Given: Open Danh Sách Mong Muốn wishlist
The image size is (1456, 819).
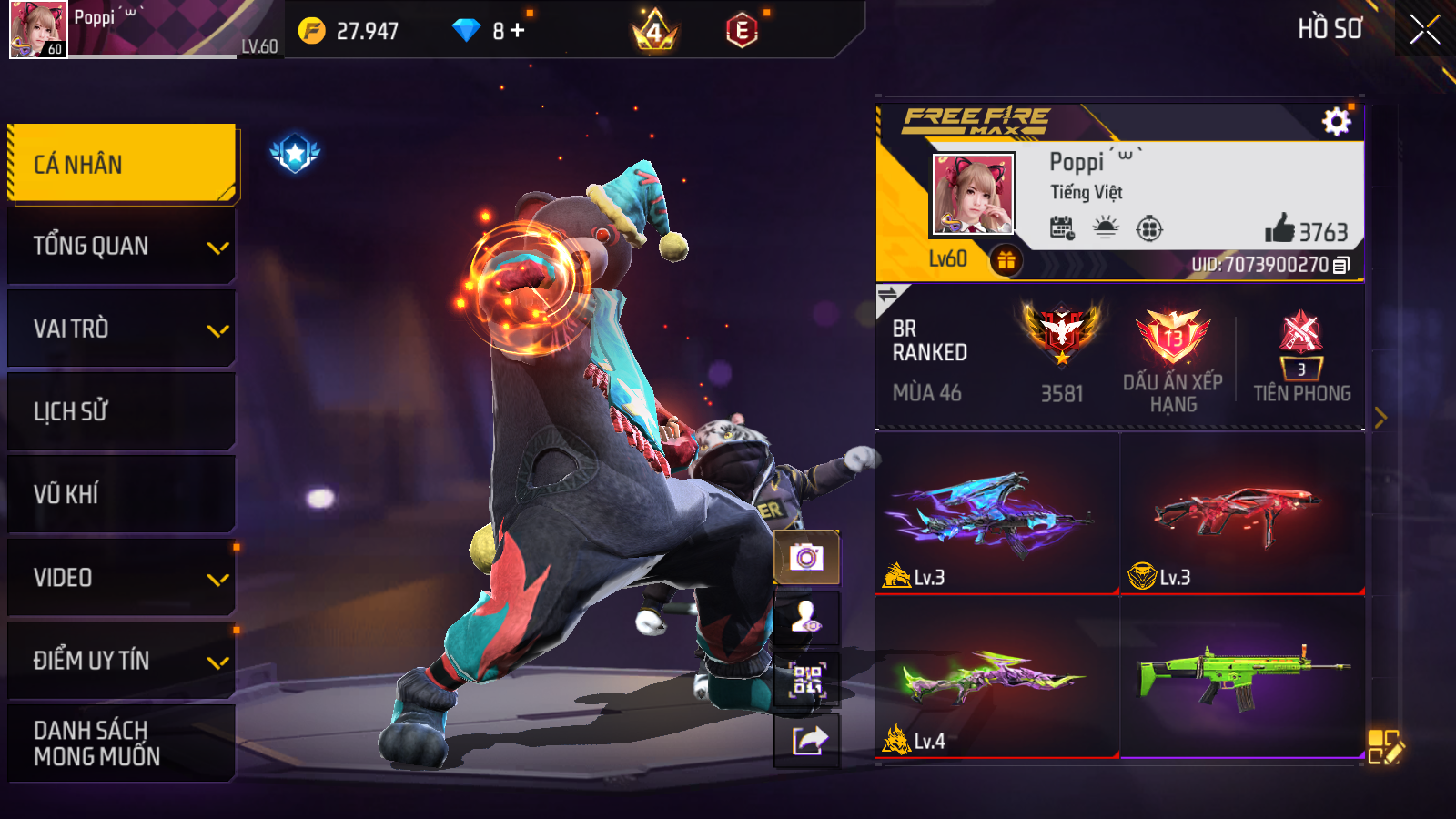Looking at the screenshot, I should 122,743.
